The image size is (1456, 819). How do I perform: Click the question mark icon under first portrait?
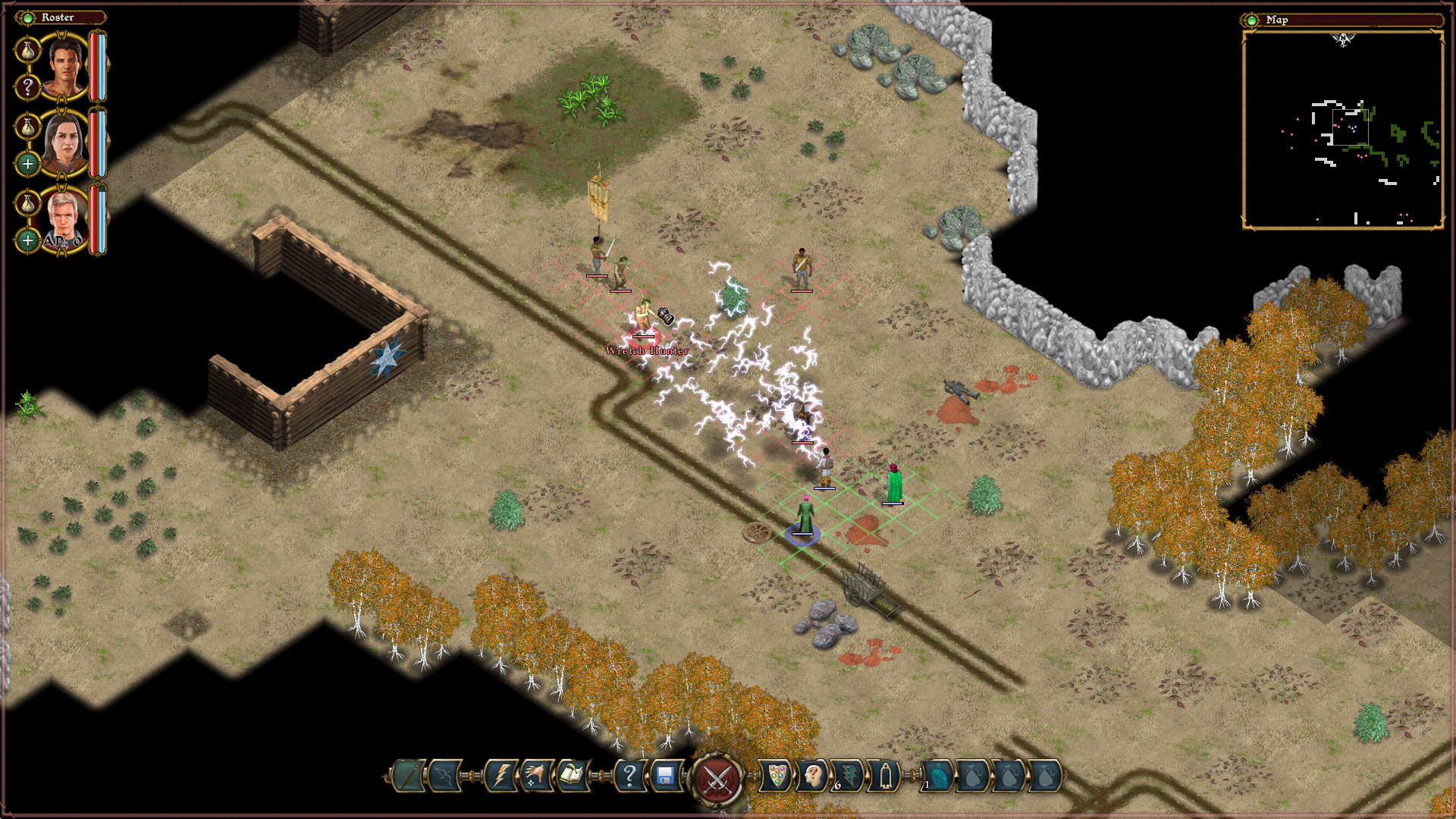(x=28, y=85)
